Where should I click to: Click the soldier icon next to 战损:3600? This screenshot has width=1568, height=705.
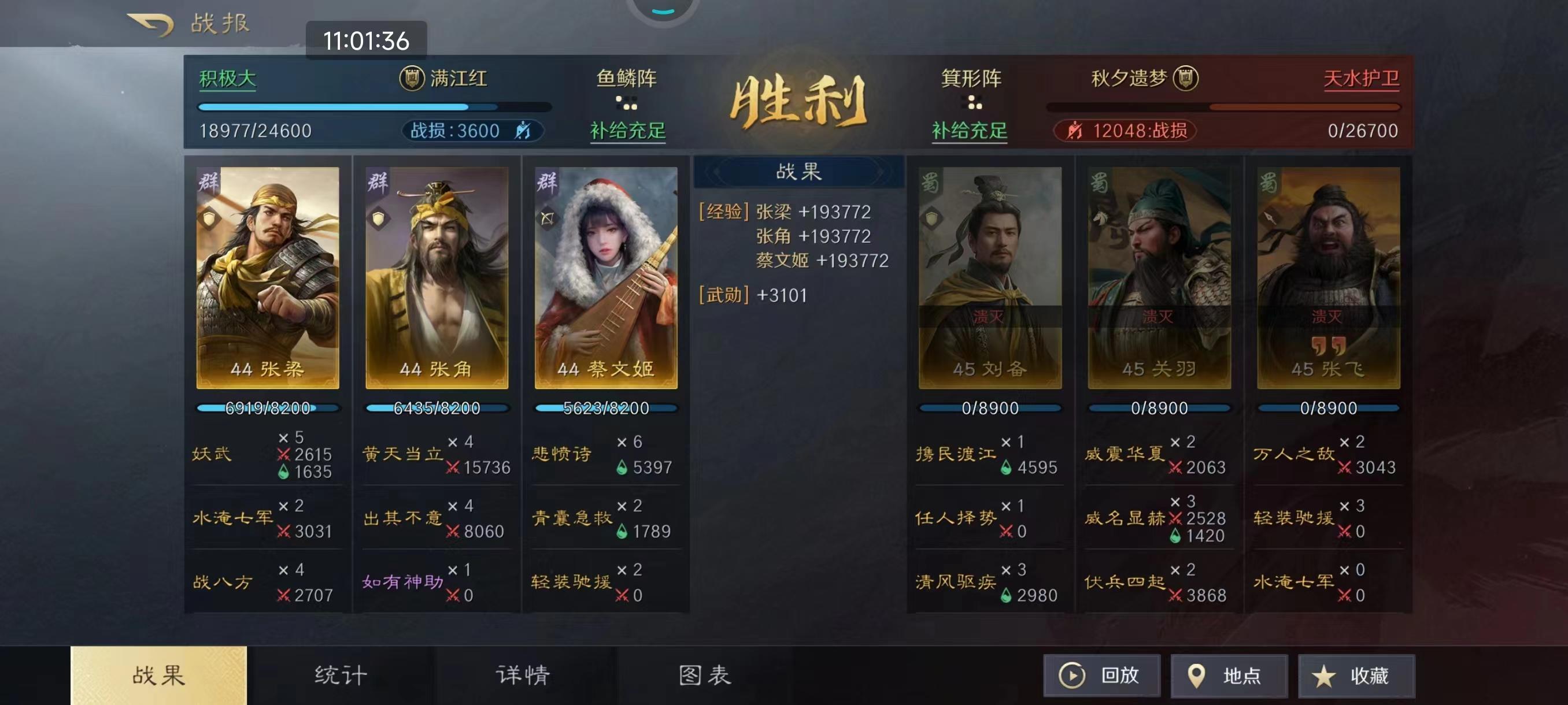click(x=525, y=130)
